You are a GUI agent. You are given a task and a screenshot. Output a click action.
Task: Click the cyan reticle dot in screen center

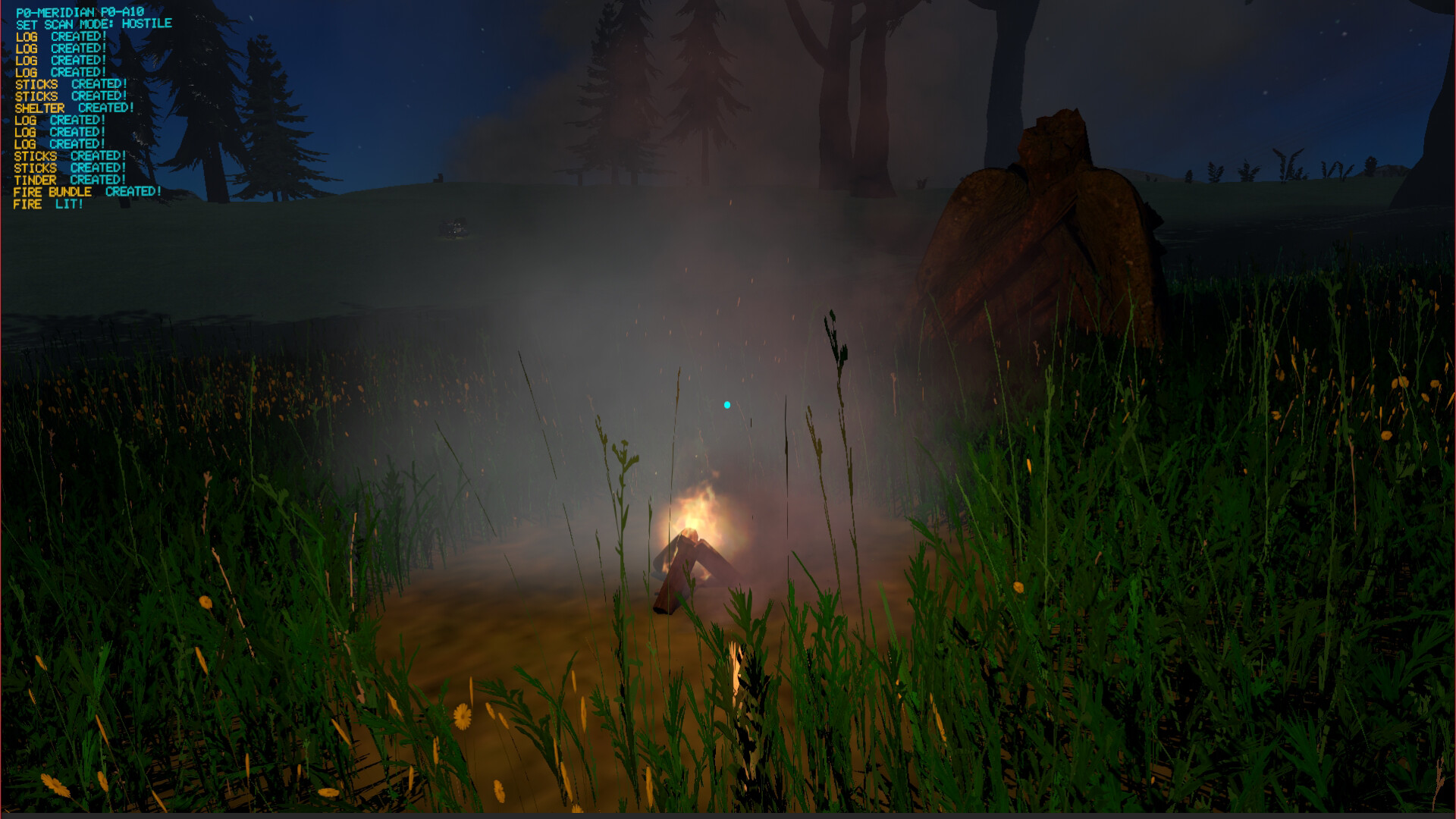727,405
